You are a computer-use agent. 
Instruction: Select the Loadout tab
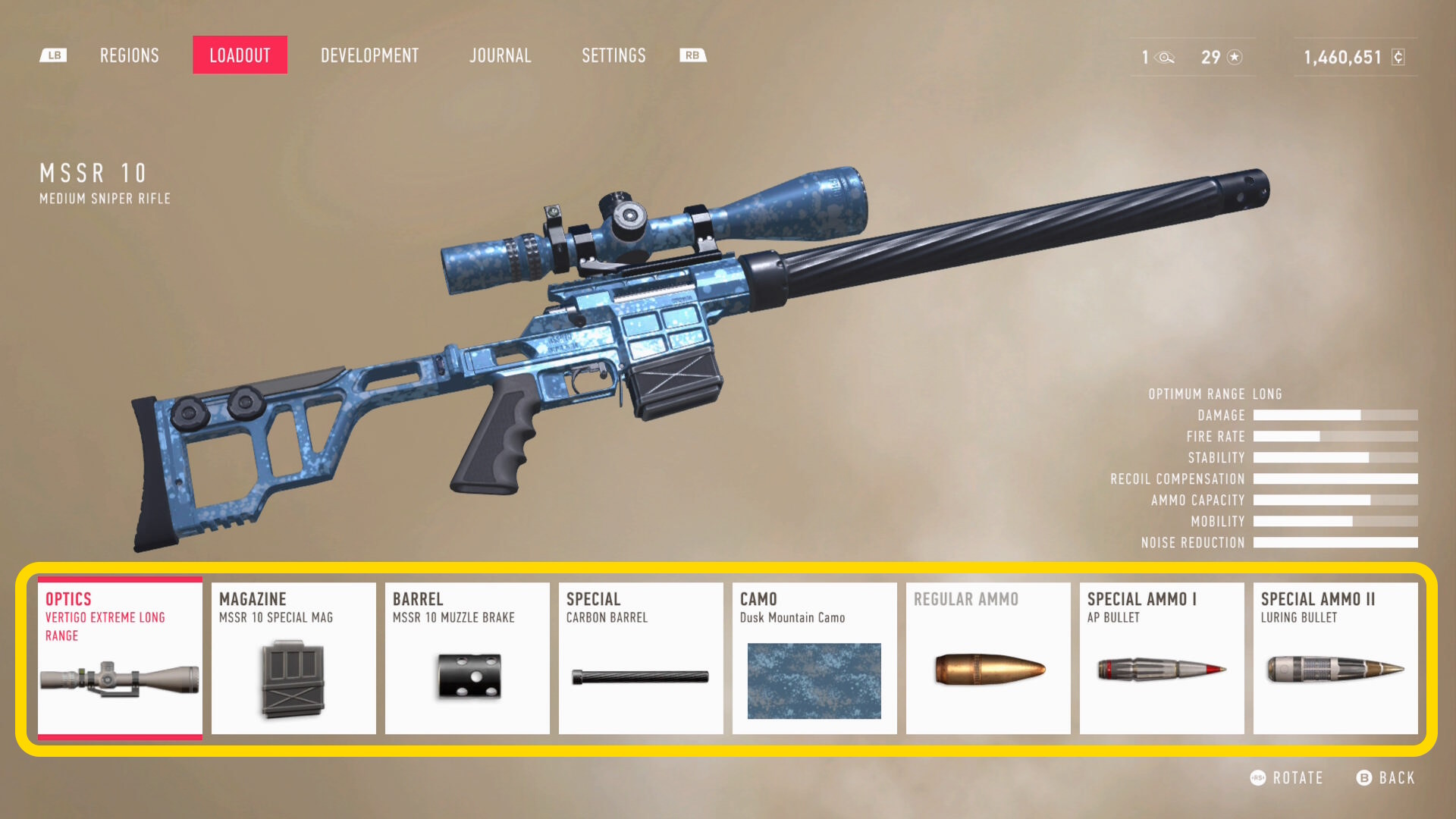(240, 55)
